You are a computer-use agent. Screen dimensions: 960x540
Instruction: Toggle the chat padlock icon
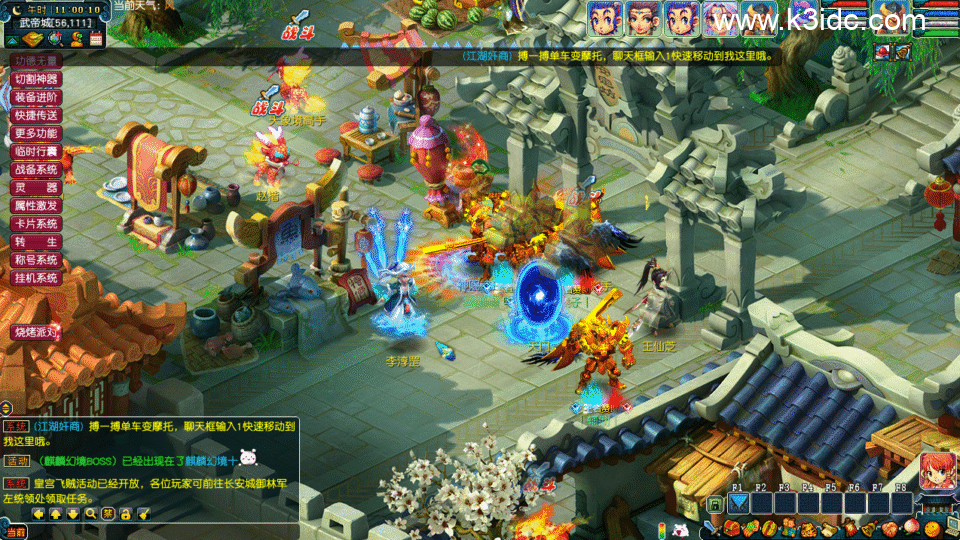[126, 514]
